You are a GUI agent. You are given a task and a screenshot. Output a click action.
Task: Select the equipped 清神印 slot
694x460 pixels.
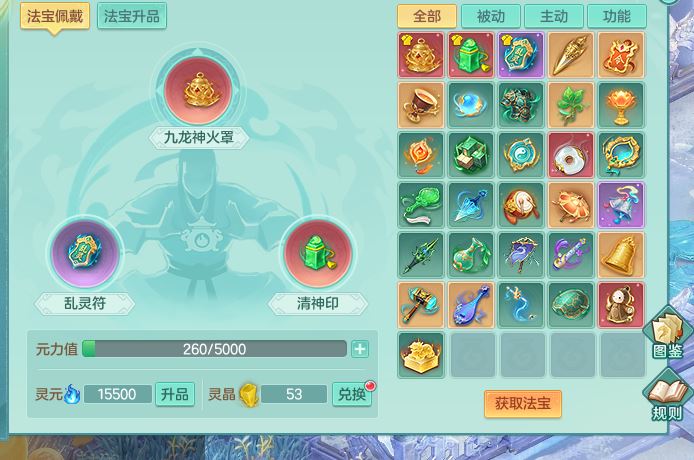pyautogui.click(x=317, y=251)
